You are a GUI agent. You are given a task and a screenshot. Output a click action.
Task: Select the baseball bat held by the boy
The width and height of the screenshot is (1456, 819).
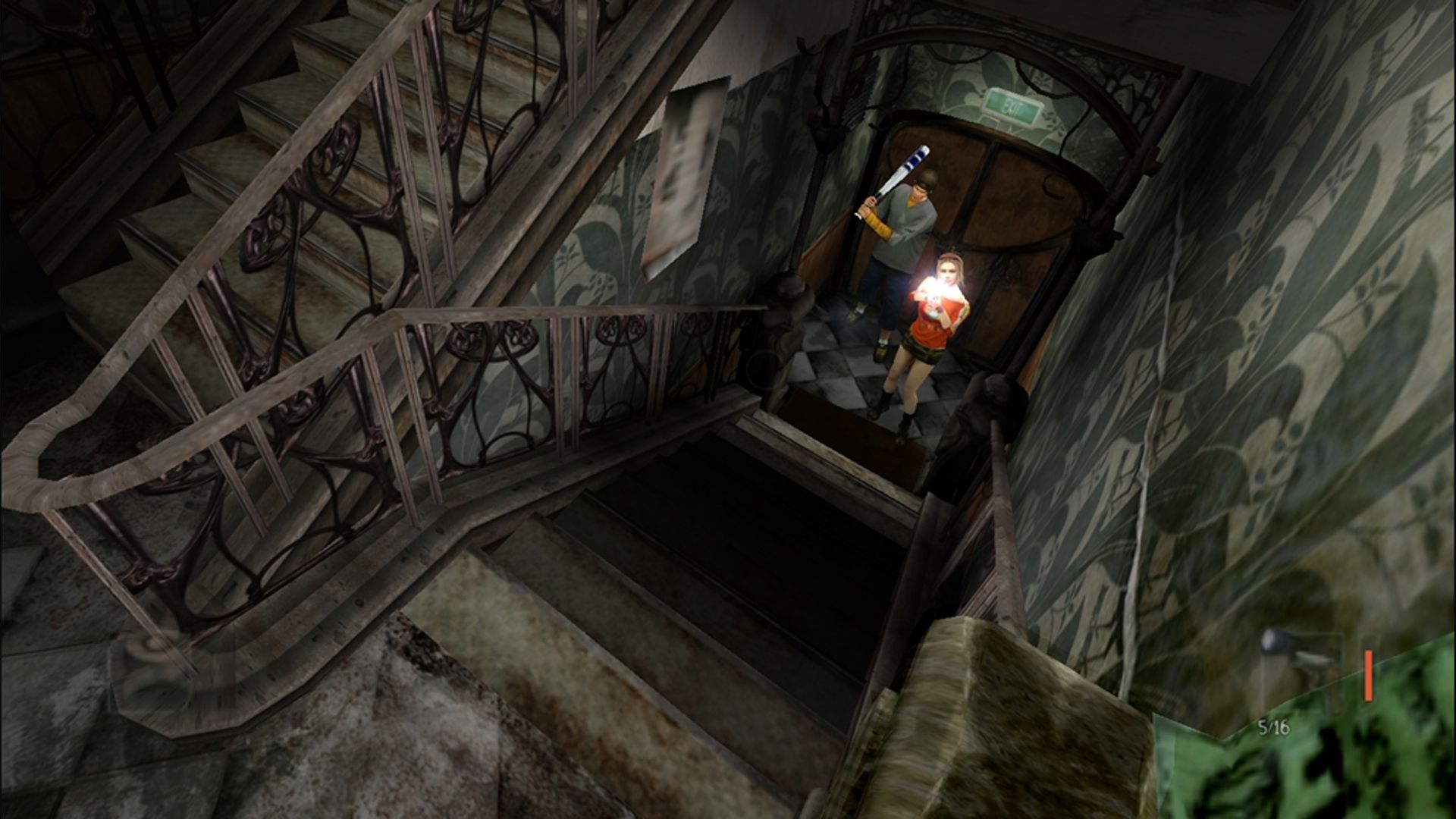point(905,170)
